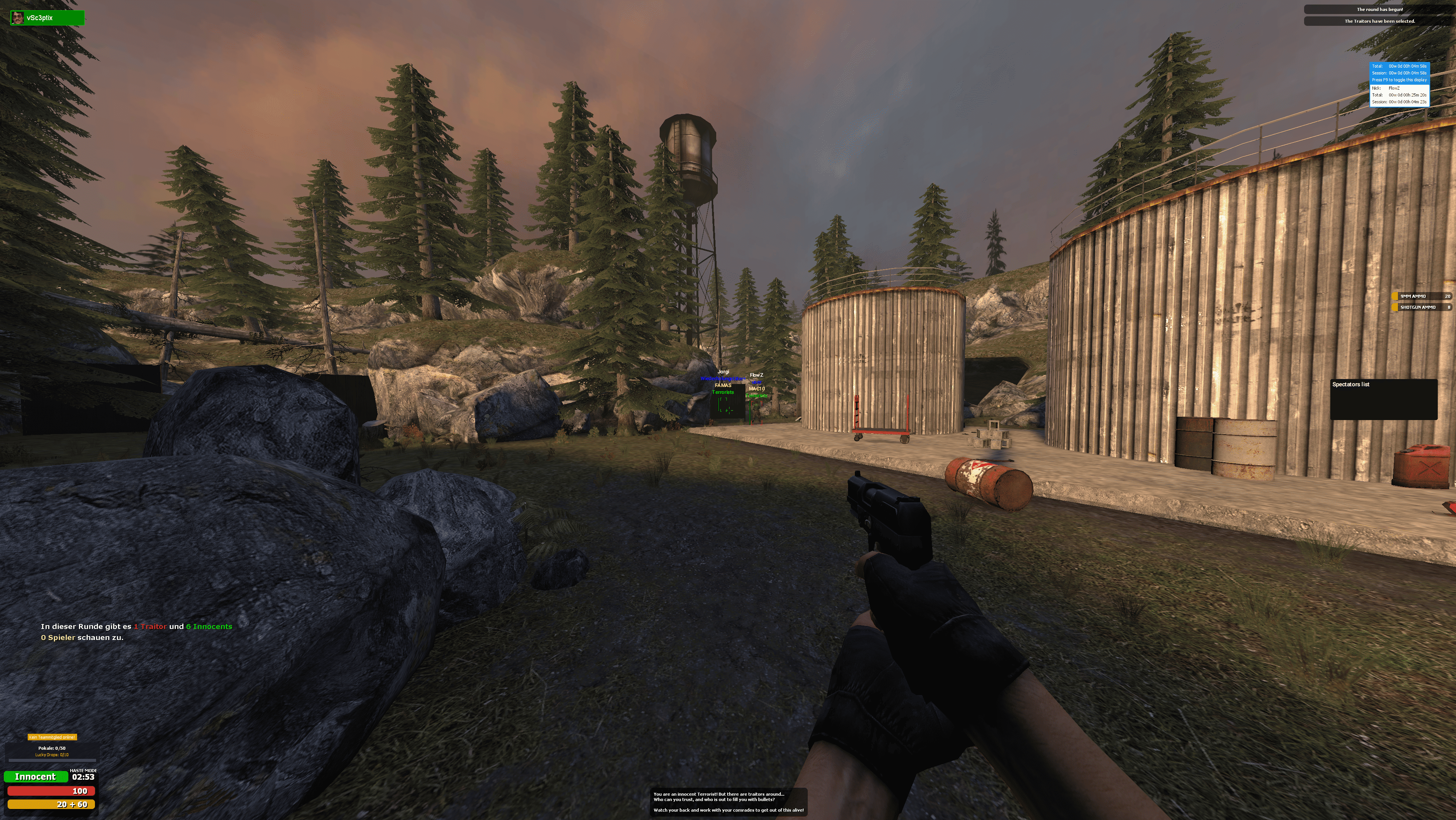
Task: Select the playtime tracker display box
Action: coord(1399,84)
